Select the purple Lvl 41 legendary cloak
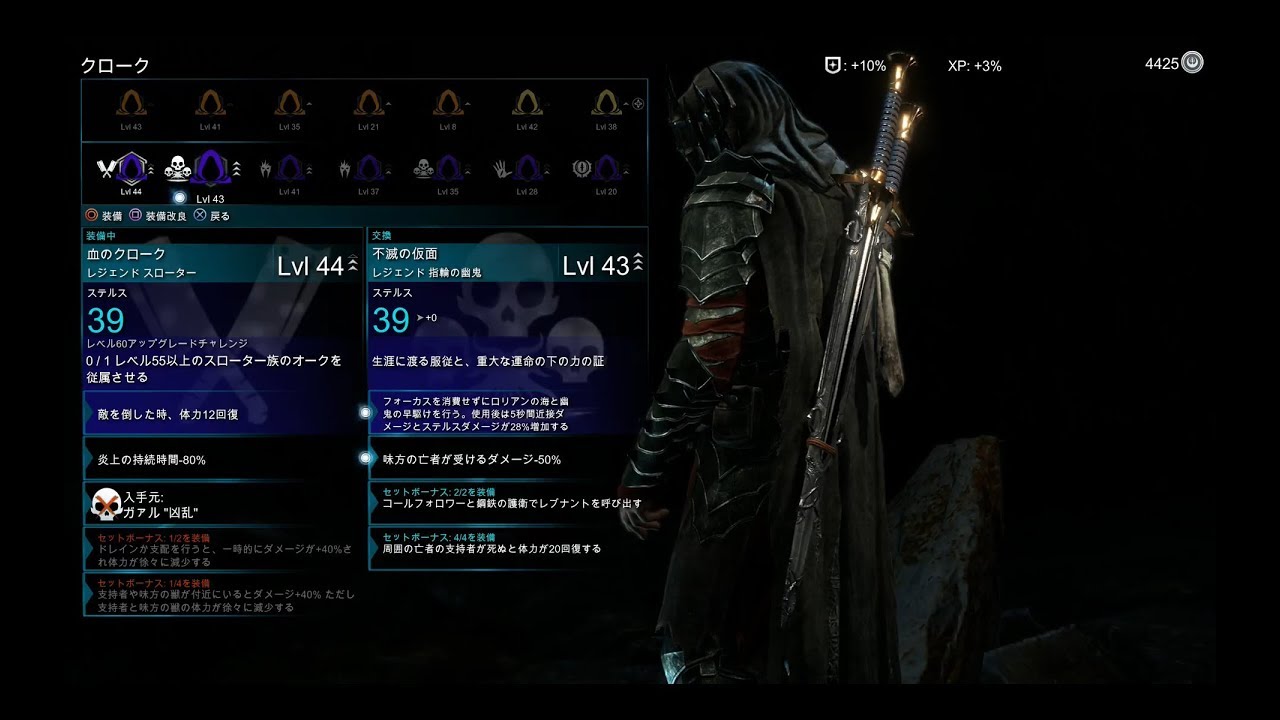The height and width of the screenshot is (720, 1280). pyautogui.click(x=289, y=168)
